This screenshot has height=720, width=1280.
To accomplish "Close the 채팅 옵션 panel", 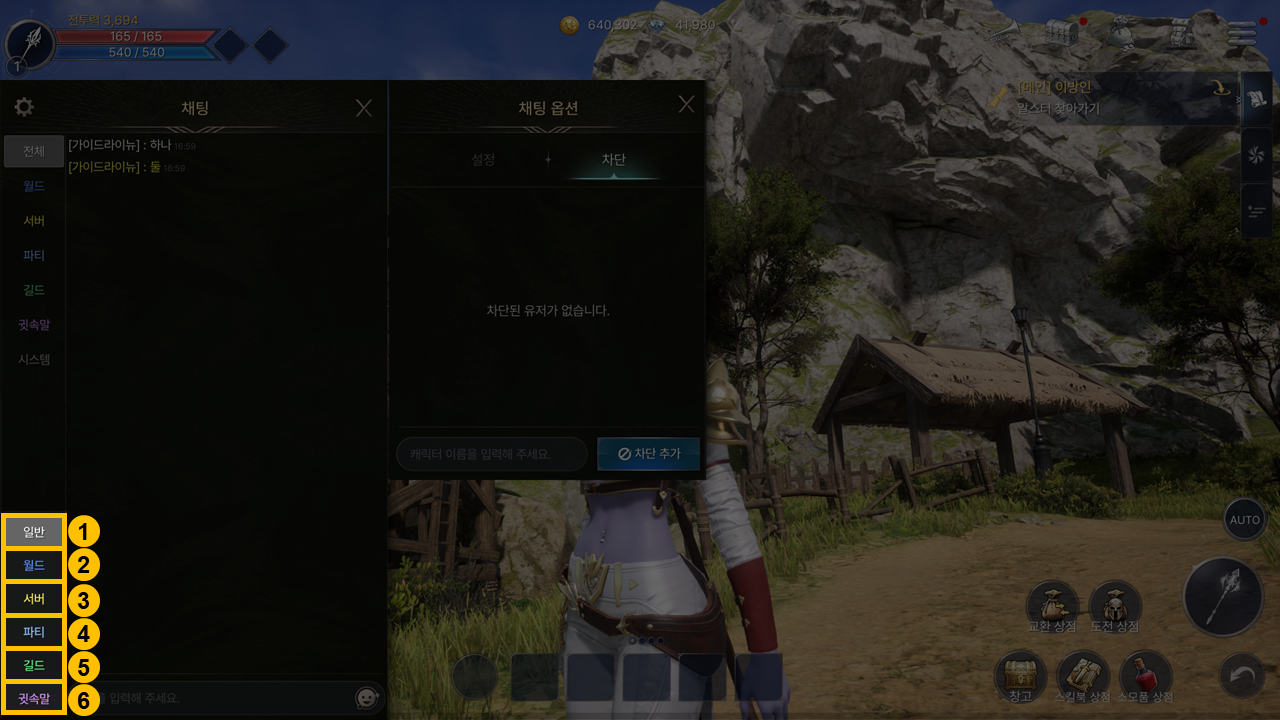I will (686, 104).
